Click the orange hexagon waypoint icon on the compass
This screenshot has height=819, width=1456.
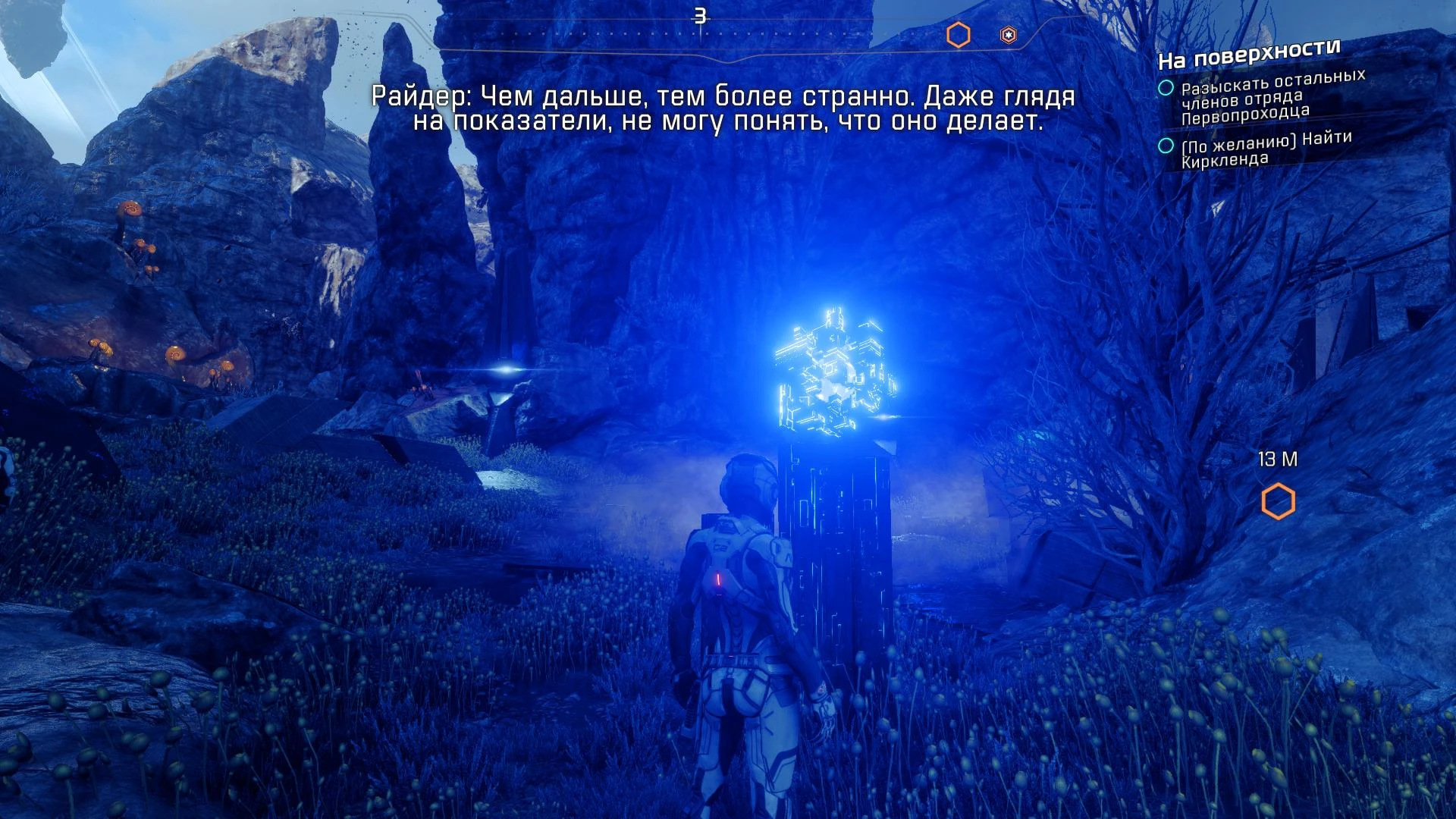(x=958, y=33)
